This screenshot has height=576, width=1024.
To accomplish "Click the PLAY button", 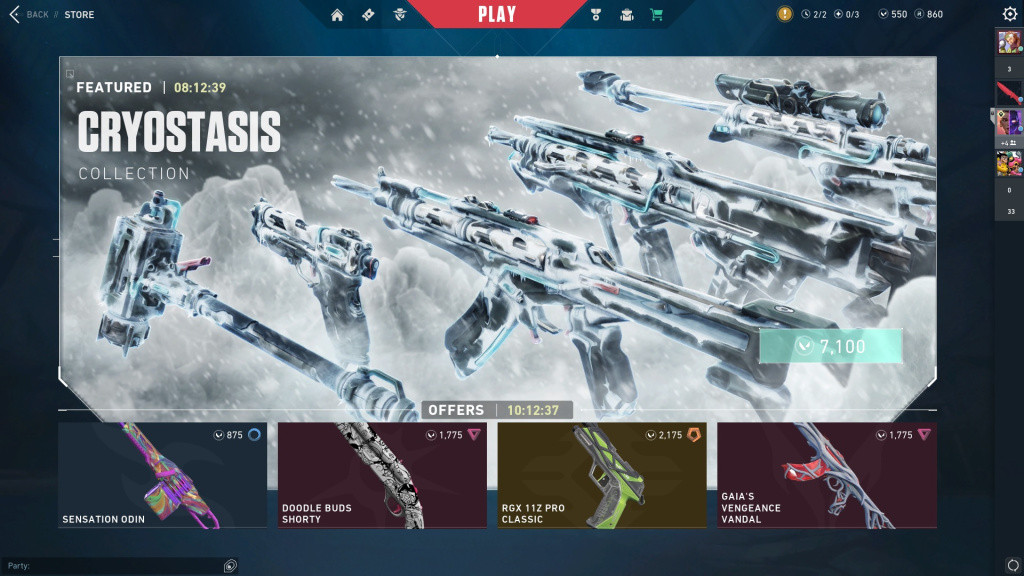I will pyautogui.click(x=497, y=14).
